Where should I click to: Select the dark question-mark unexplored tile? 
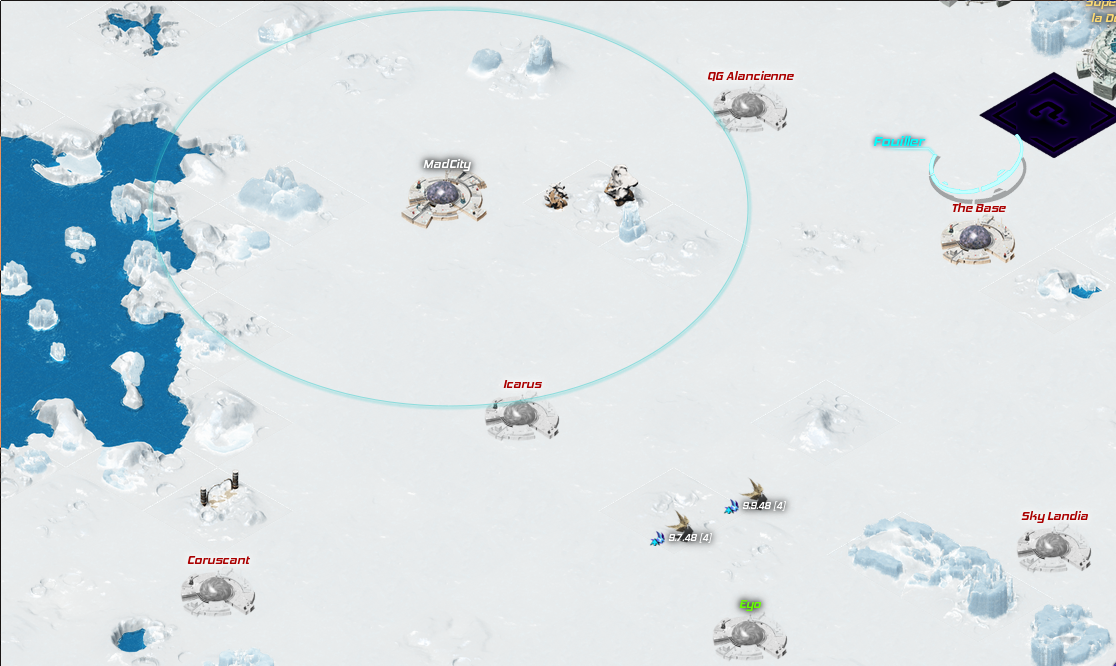1048,116
